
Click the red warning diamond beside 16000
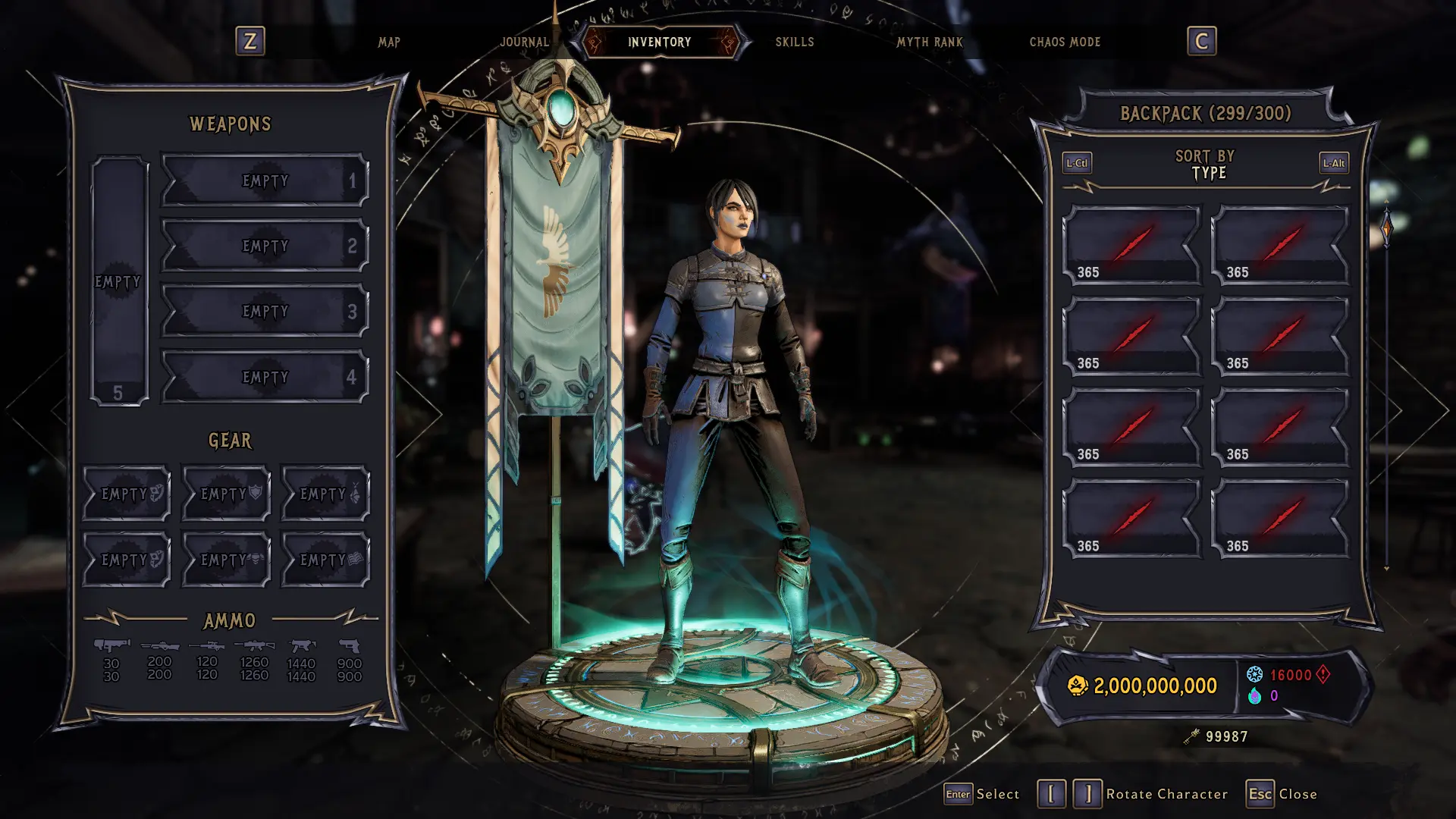[x=1321, y=674]
